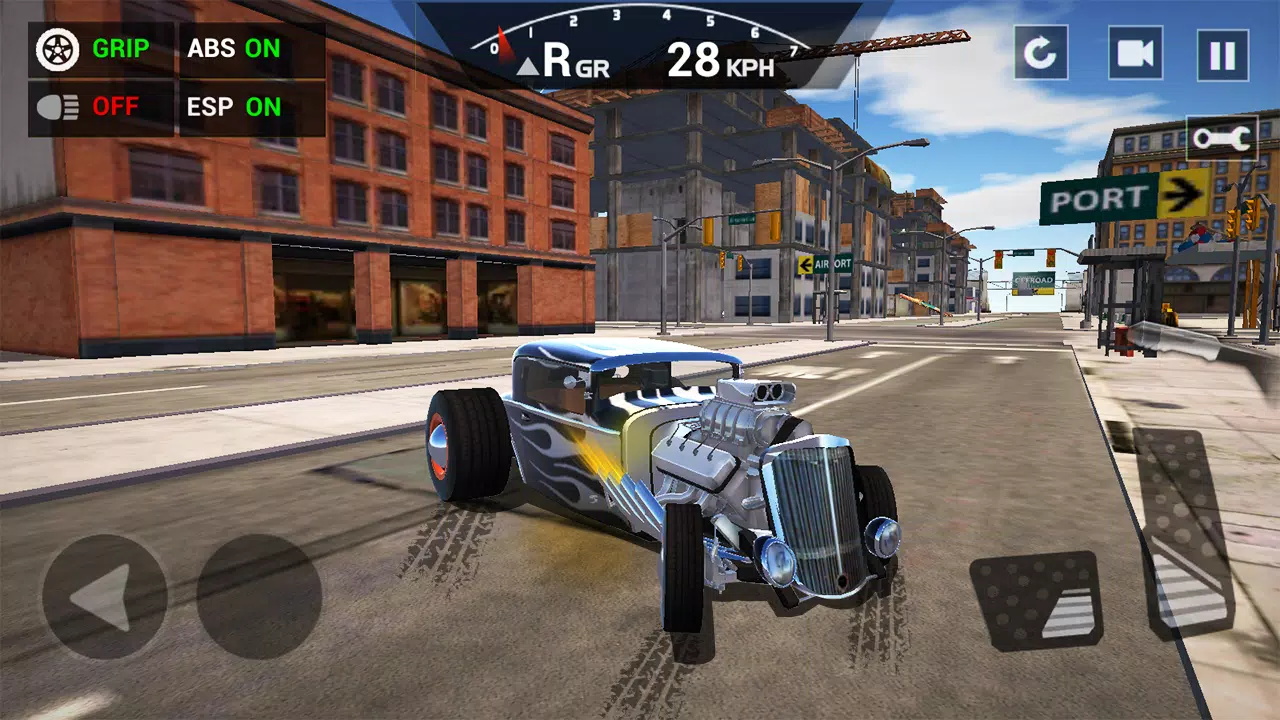Disable the ESP stability control

pyautogui.click(x=235, y=107)
